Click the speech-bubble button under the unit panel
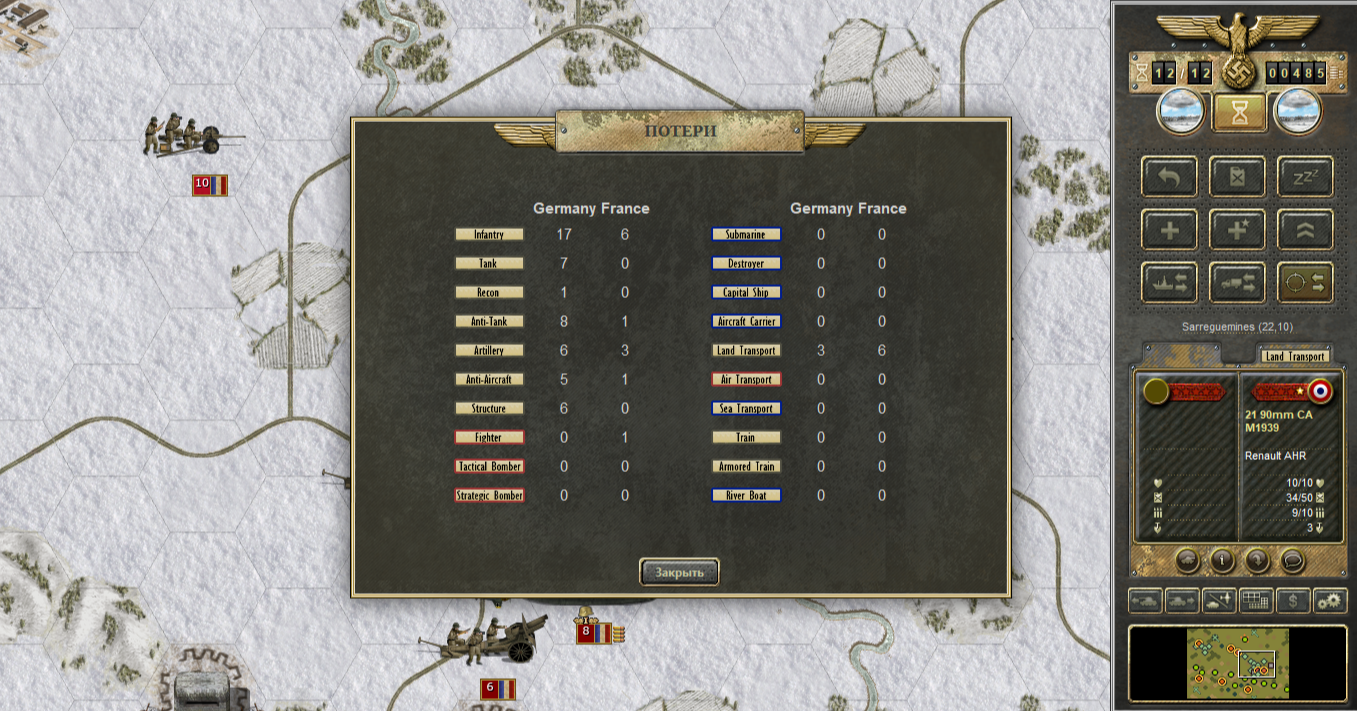 pos(1292,560)
